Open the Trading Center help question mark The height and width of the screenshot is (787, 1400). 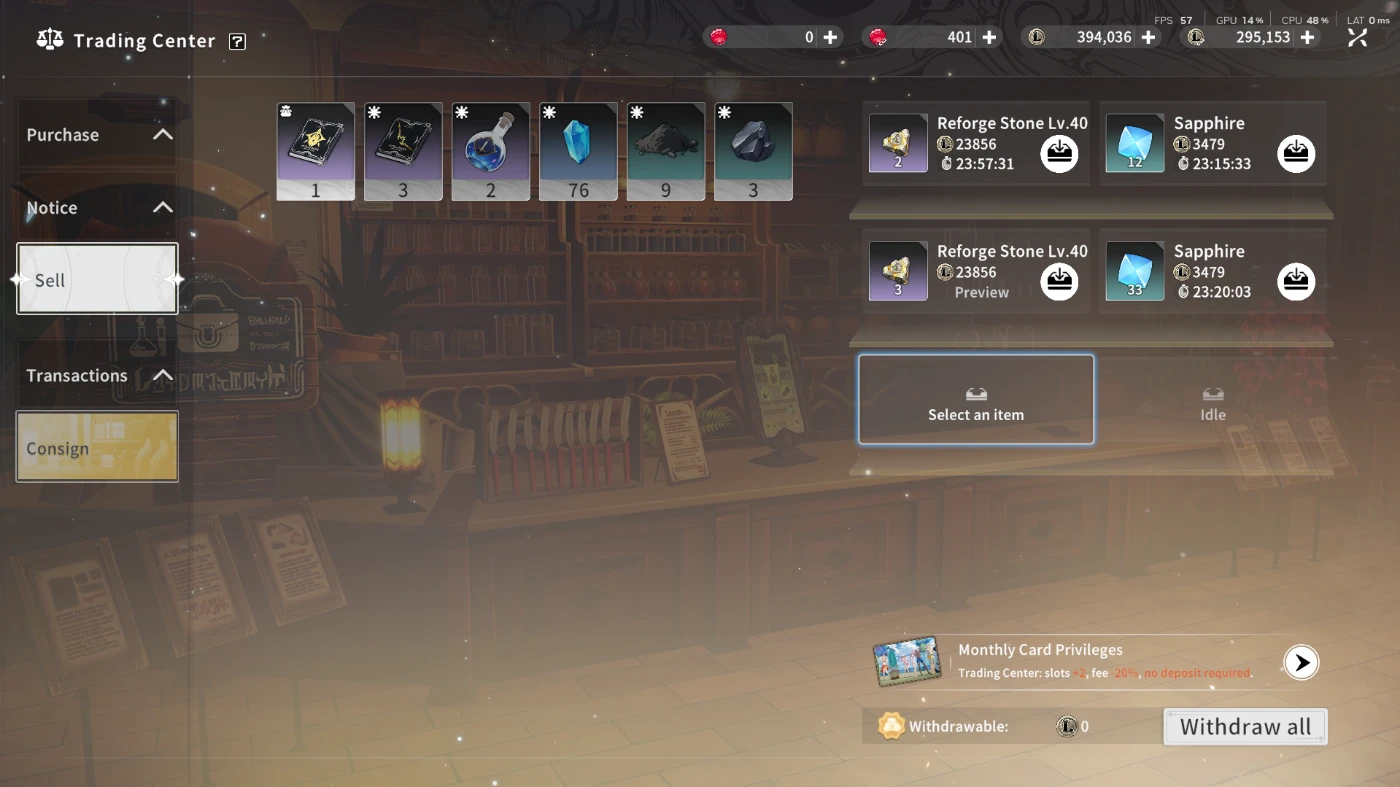[237, 41]
